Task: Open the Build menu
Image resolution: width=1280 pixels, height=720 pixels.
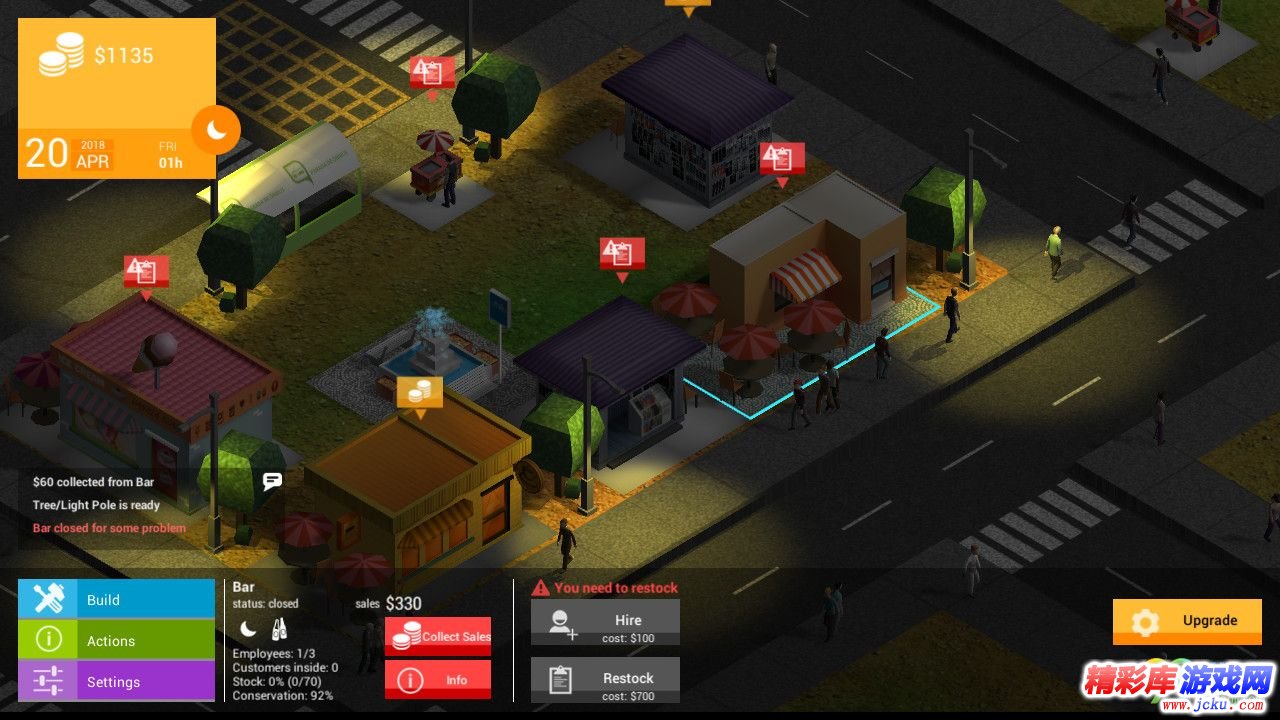Action: (116, 599)
